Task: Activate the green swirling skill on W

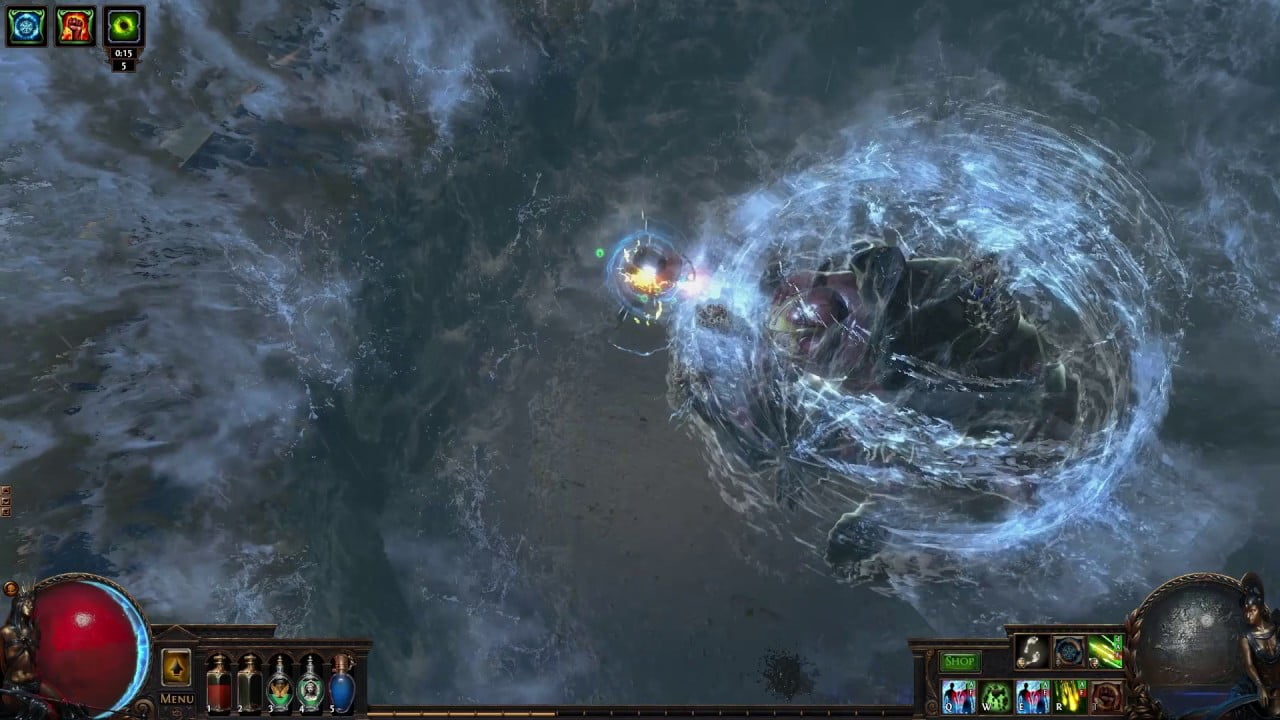Action: pyautogui.click(x=995, y=696)
